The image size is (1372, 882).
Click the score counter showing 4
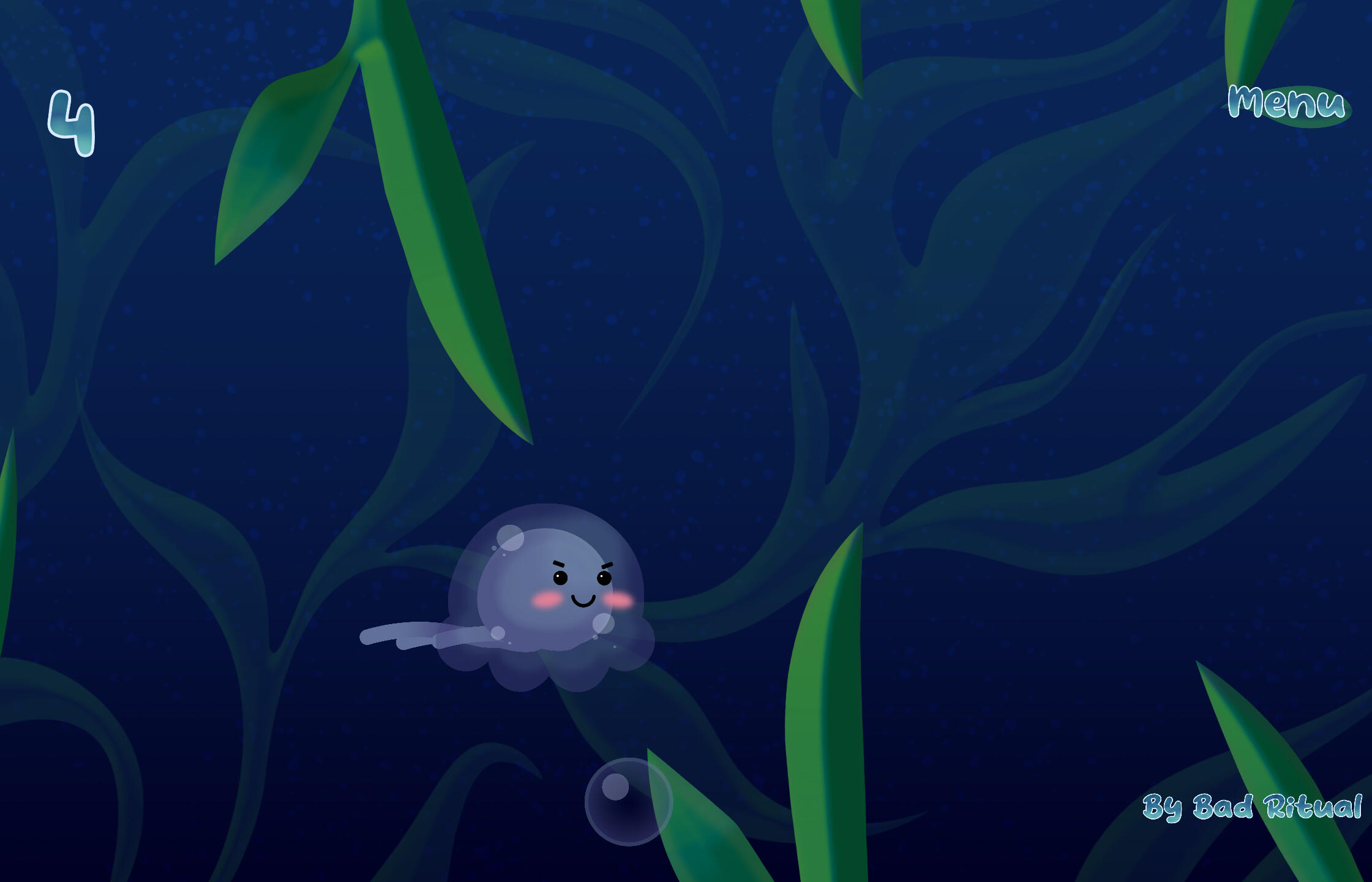[72, 123]
